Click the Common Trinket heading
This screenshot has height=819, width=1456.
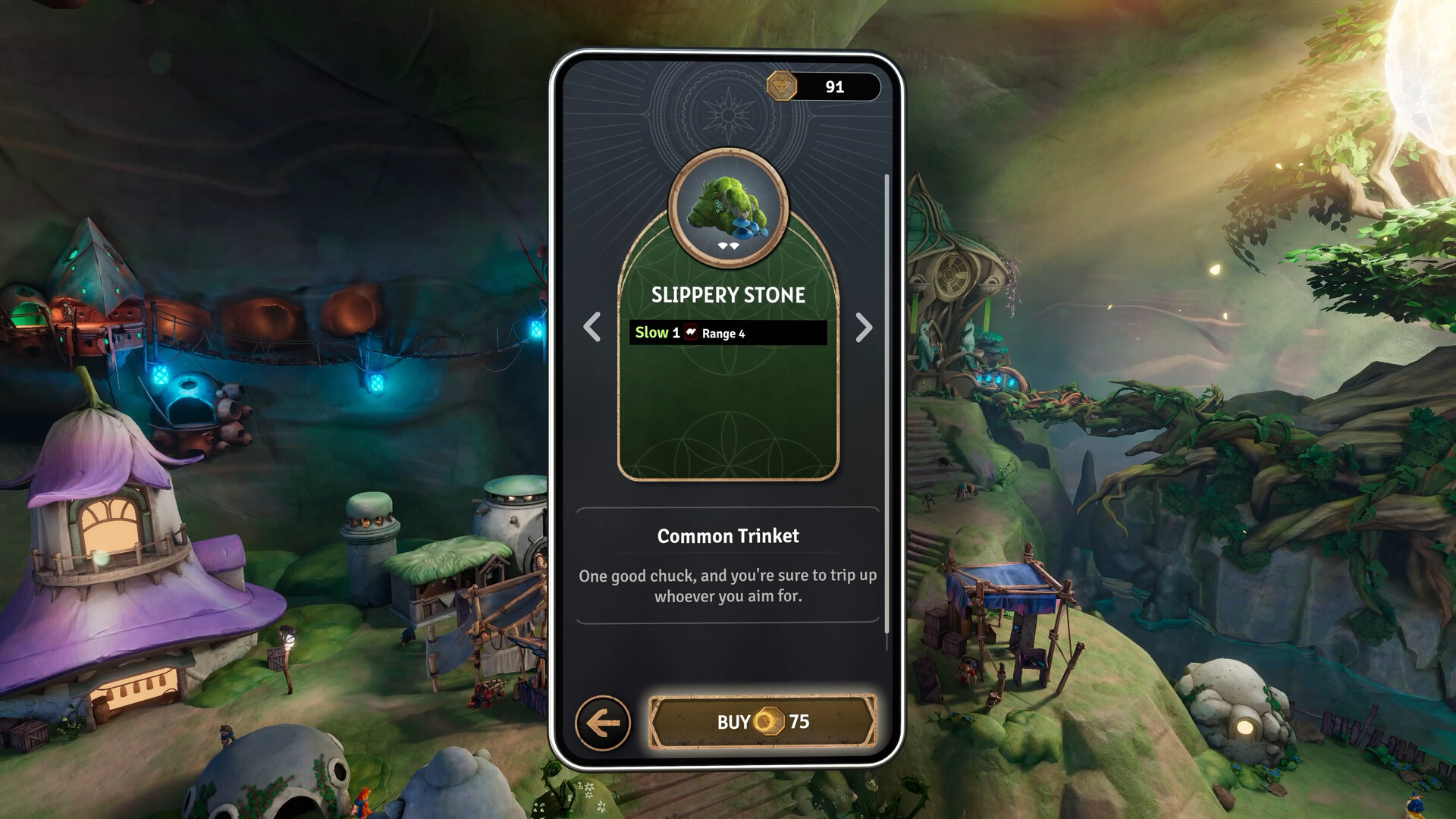727,535
